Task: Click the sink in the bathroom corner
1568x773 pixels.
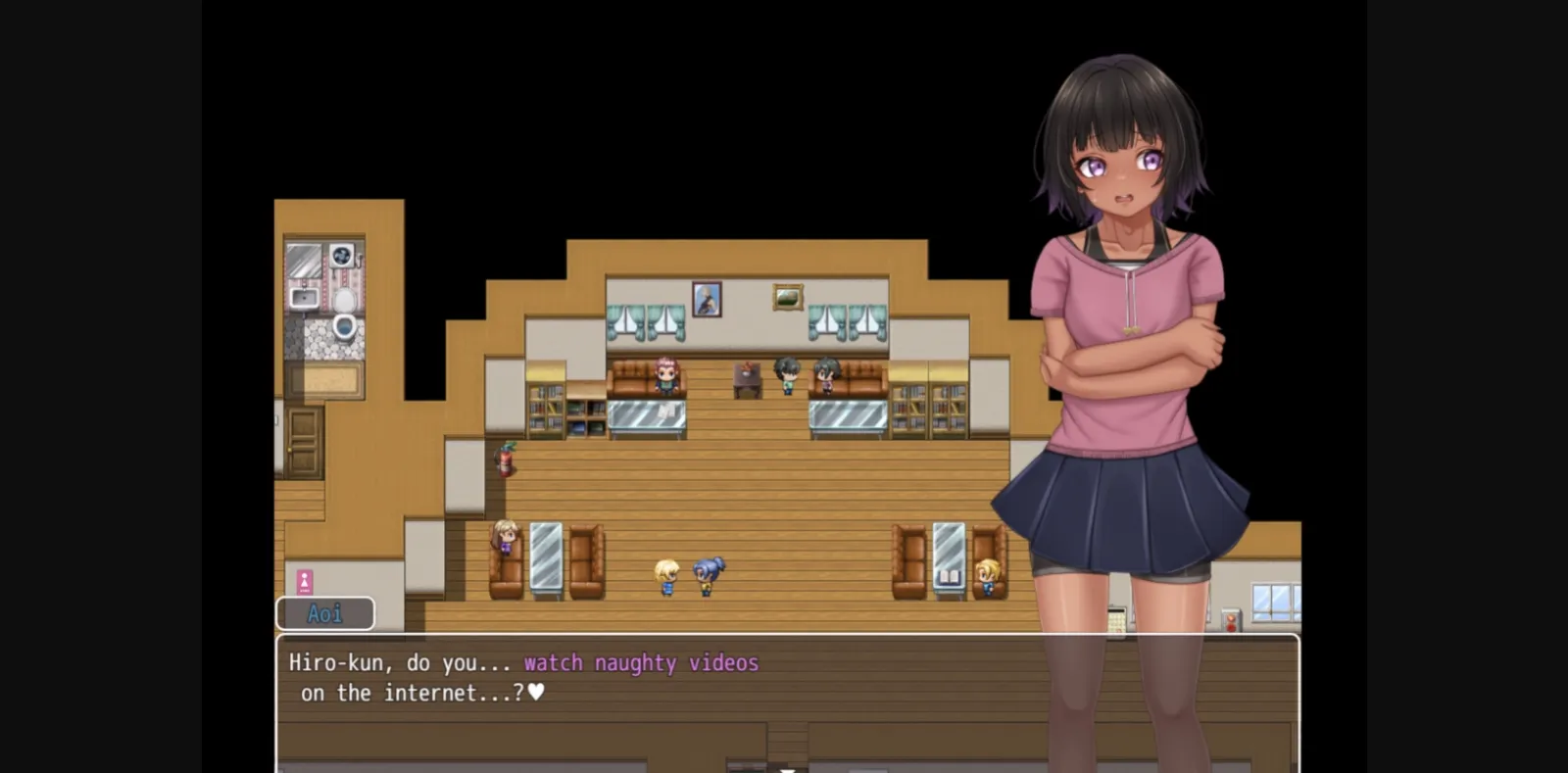Action: pyautogui.click(x=304, y=297)
